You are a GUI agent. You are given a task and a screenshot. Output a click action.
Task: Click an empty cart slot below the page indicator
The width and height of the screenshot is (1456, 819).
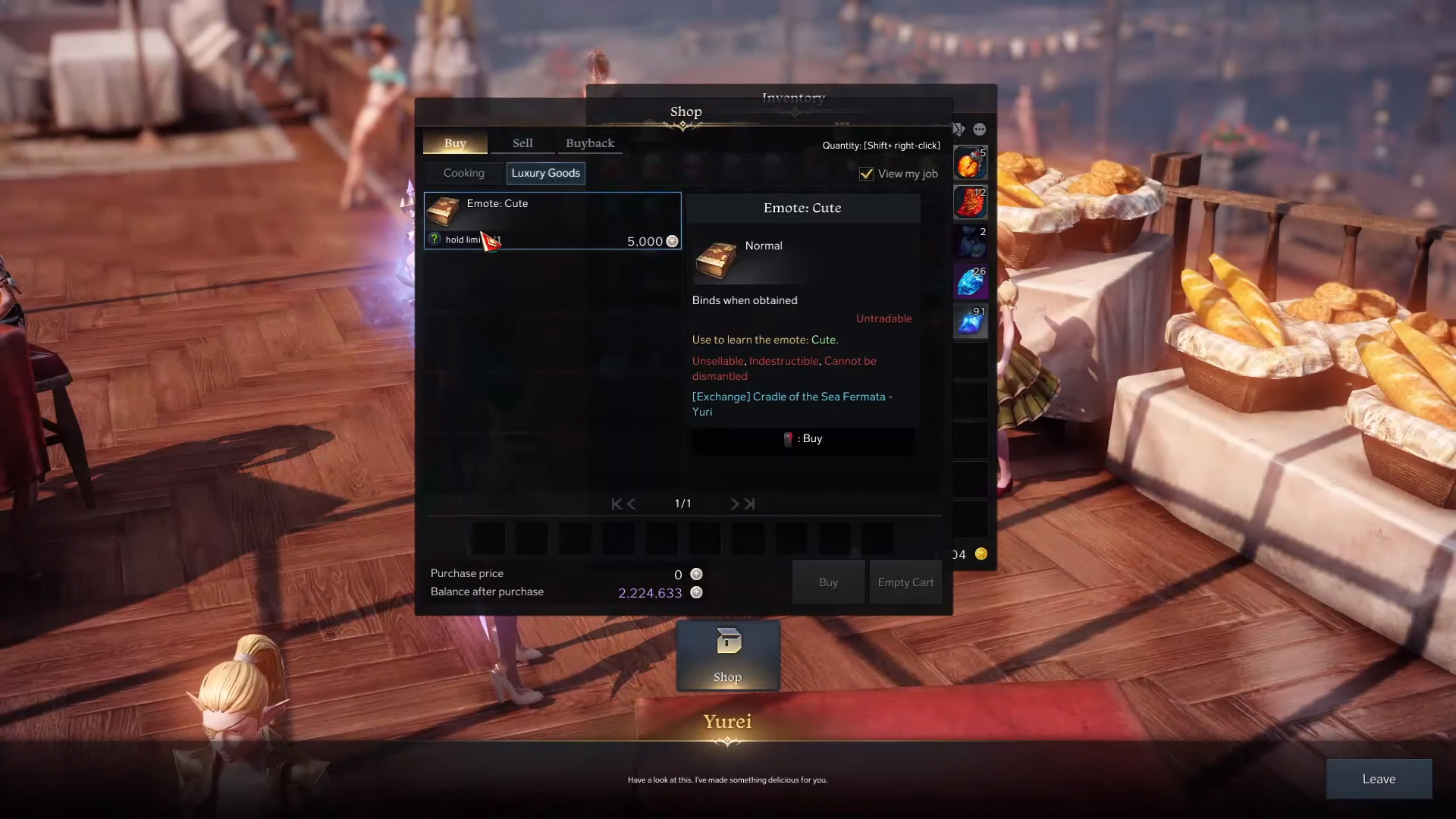(488, 538)
